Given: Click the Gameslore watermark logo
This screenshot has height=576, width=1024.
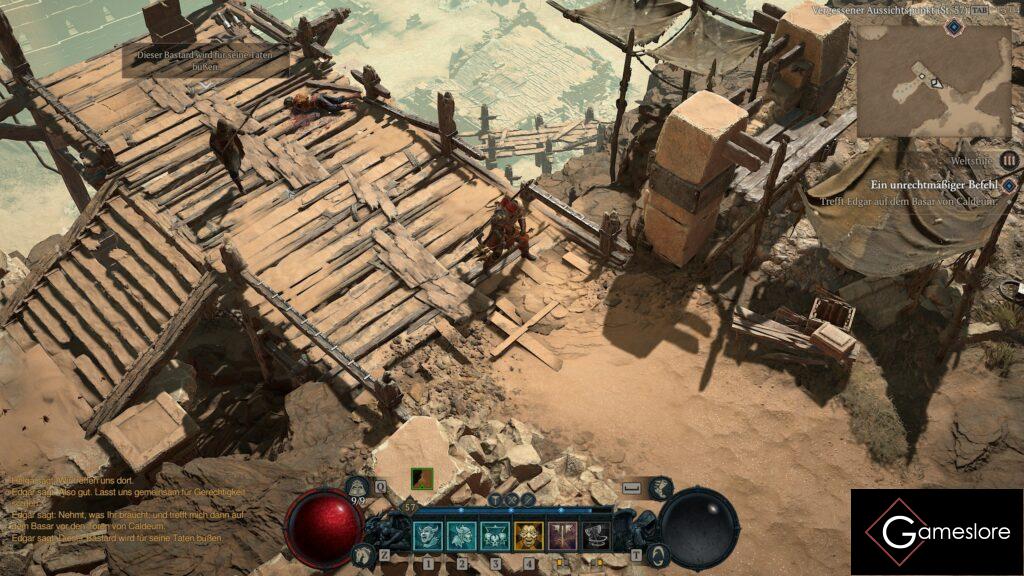Looking at the screenshot, I should coord(936,532).
